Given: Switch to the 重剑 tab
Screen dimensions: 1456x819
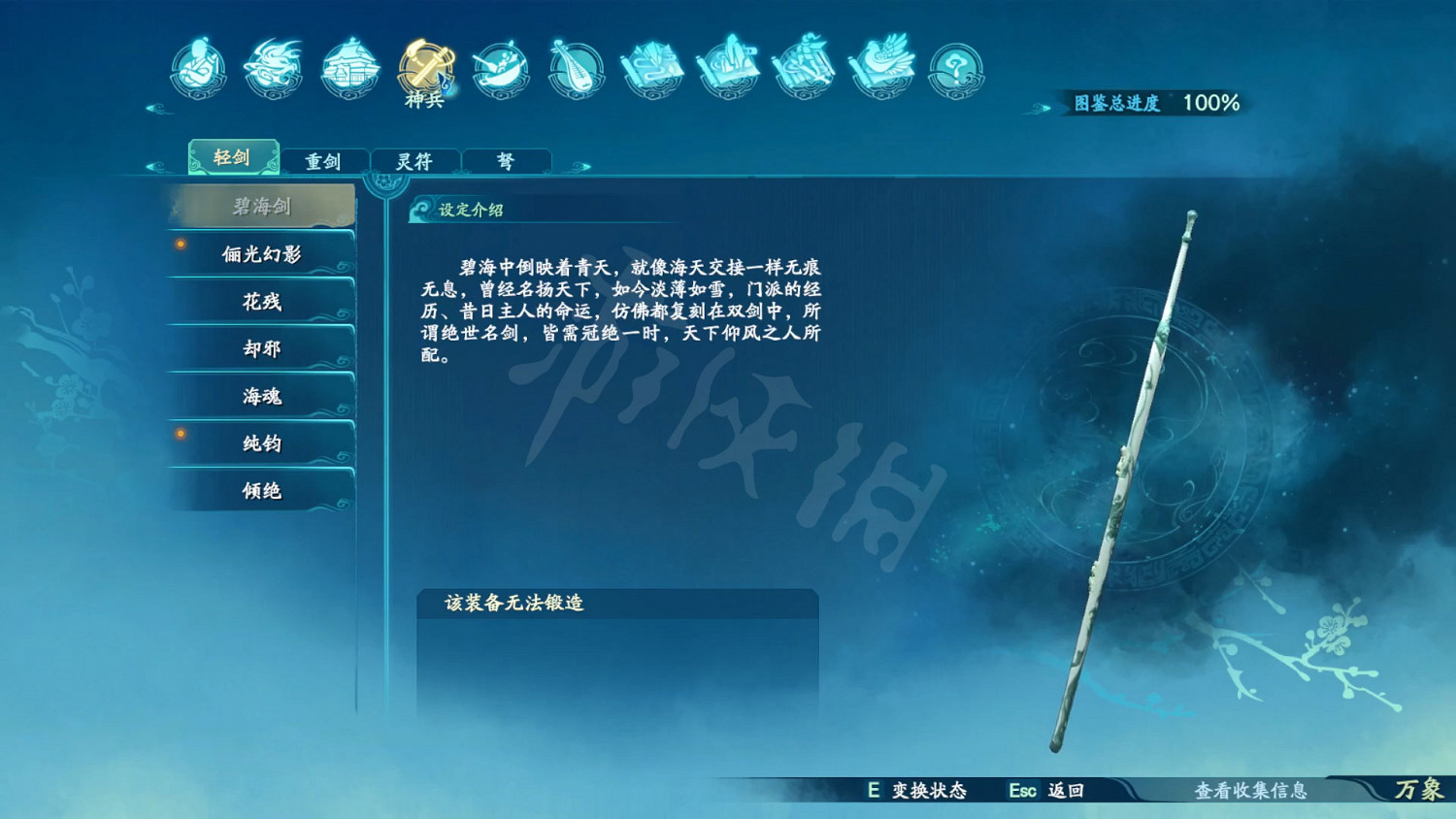Looking at the screenshot, I should pyautogui.click(x=324, y=160).
